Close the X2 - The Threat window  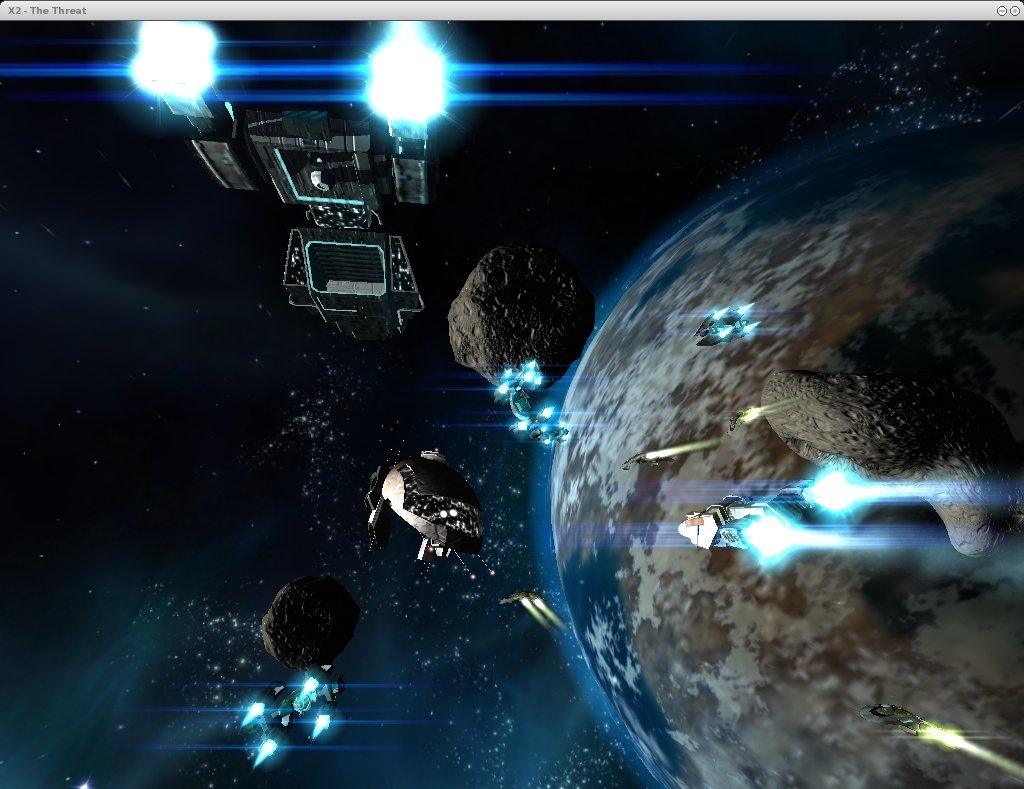click(1015, 10)
